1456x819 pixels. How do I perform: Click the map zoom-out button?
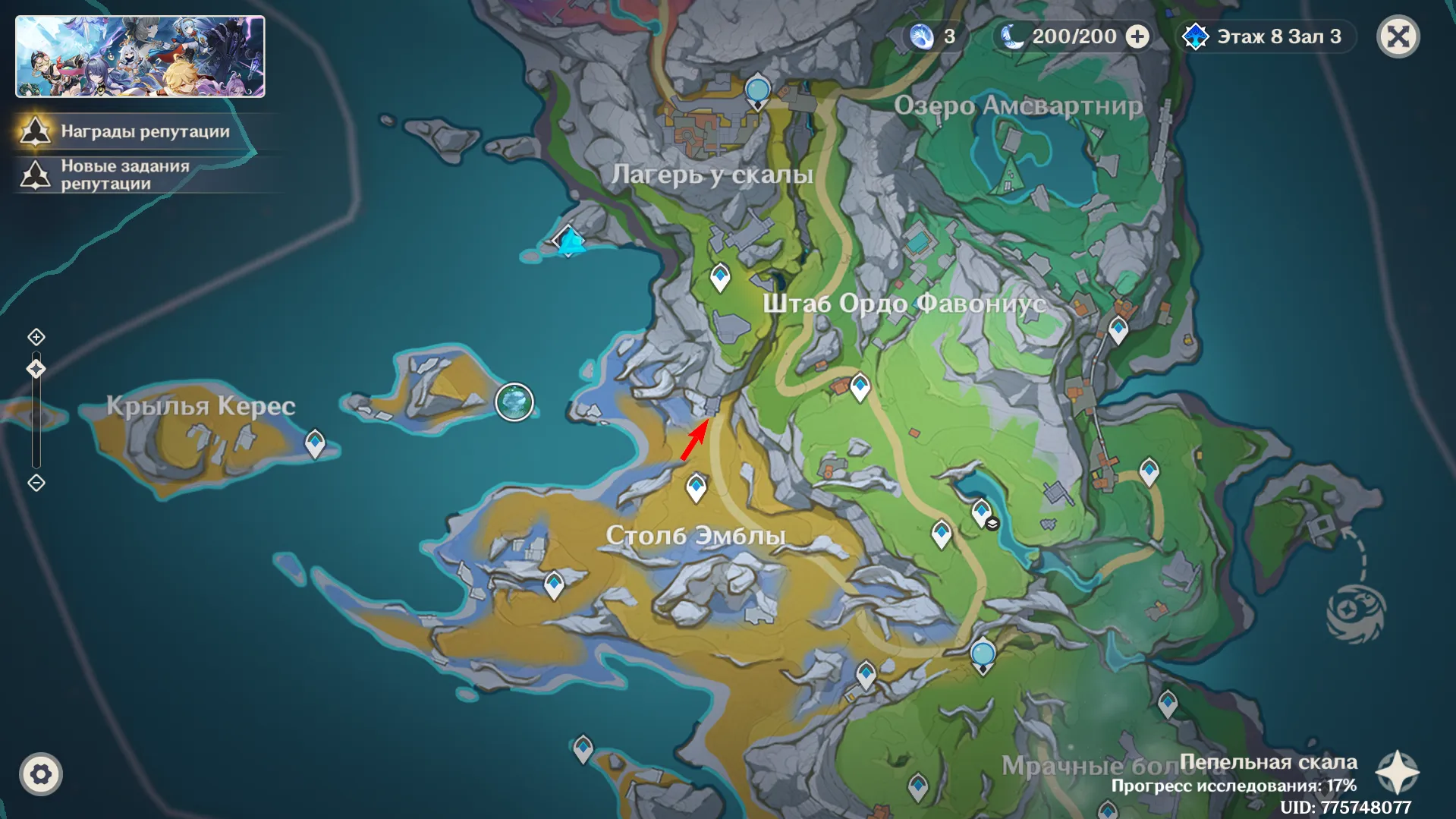coord(36,483)
